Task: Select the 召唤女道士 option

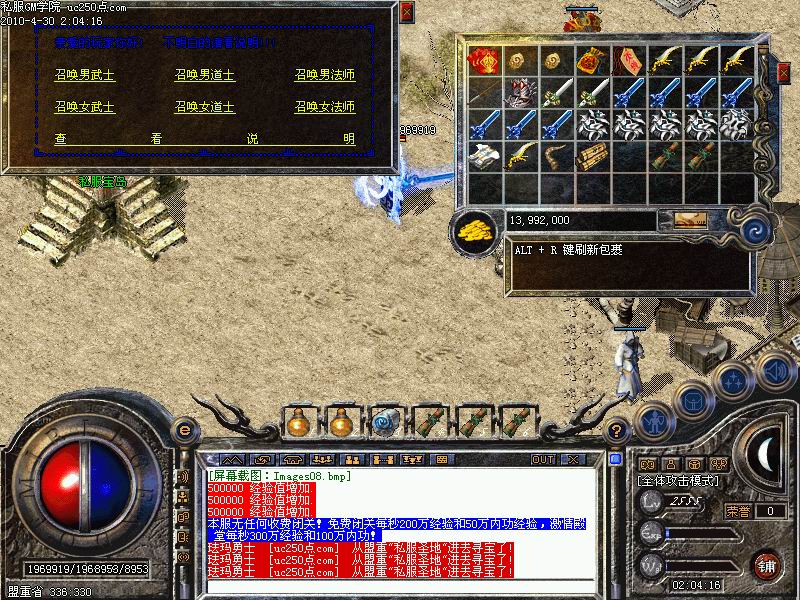Action: pos(205,106)
